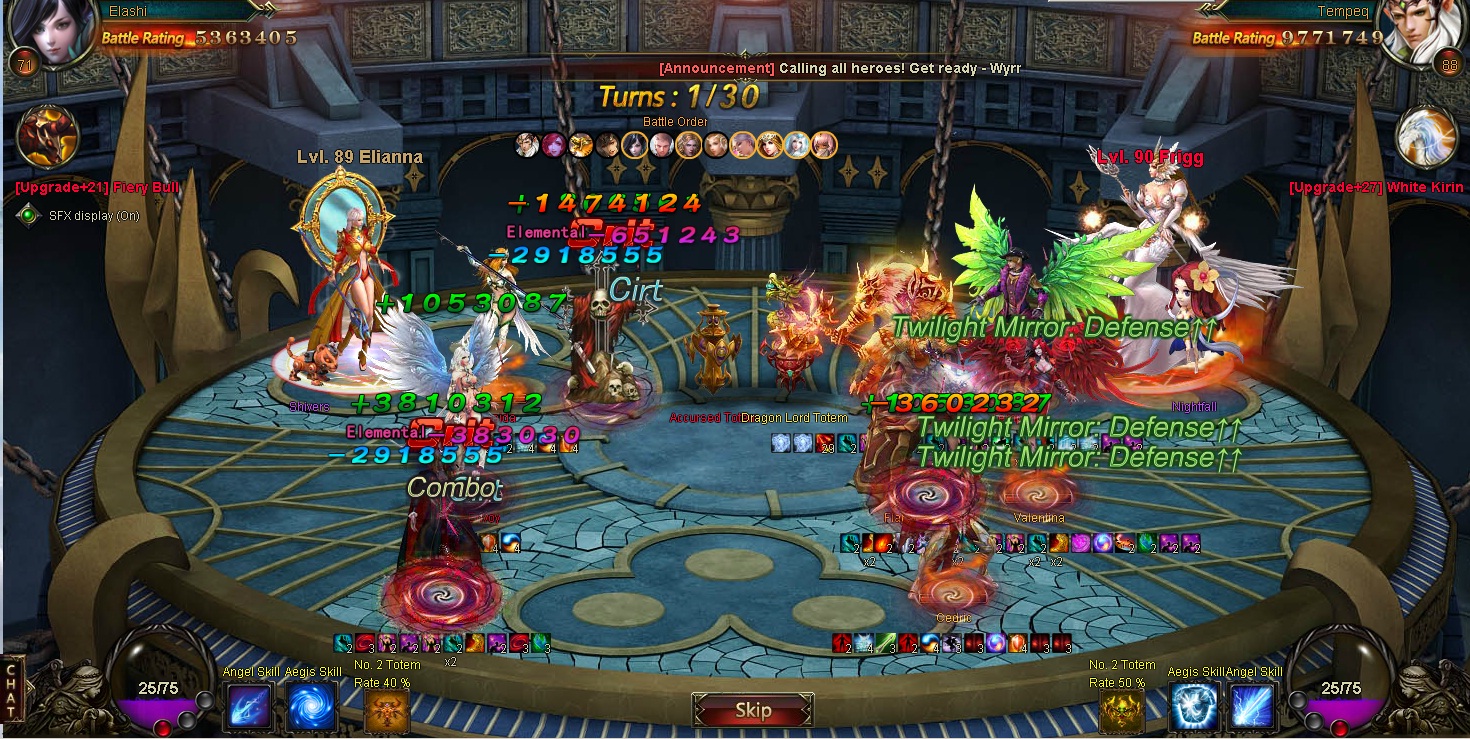
Task: Click the opponent's lightning Angel Skill icon
Action: (1251, 708)
